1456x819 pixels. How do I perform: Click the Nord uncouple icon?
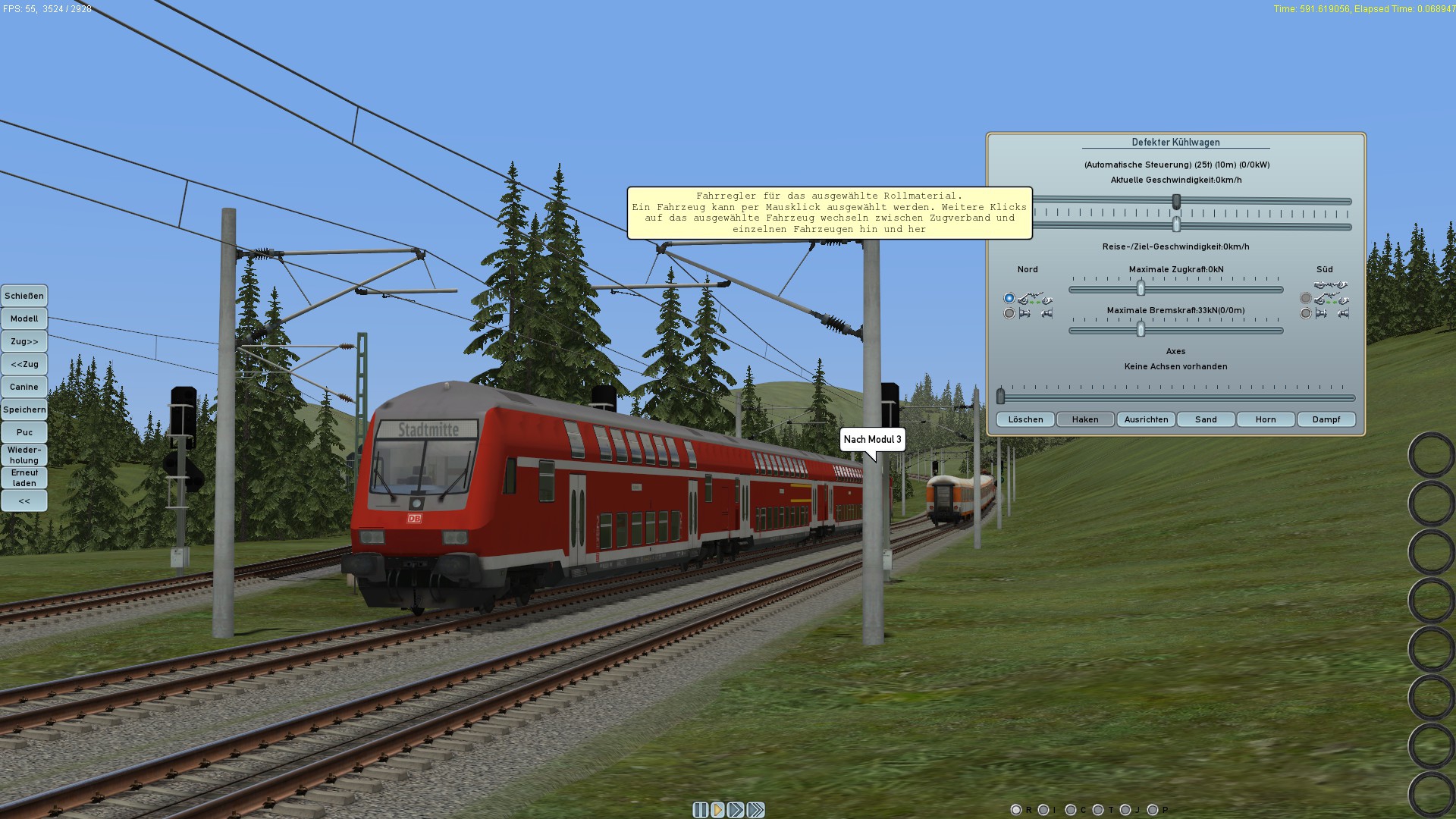click(1025, 313)
